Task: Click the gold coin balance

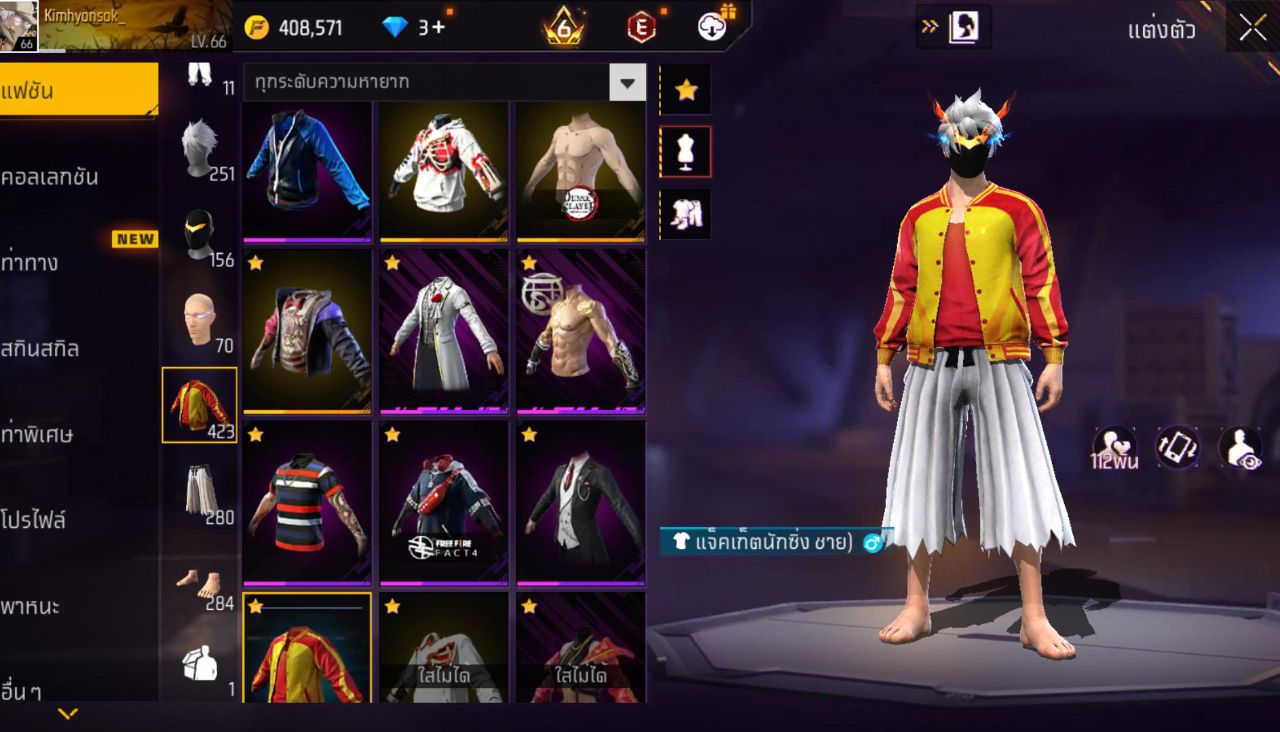Action: point(295,27)
